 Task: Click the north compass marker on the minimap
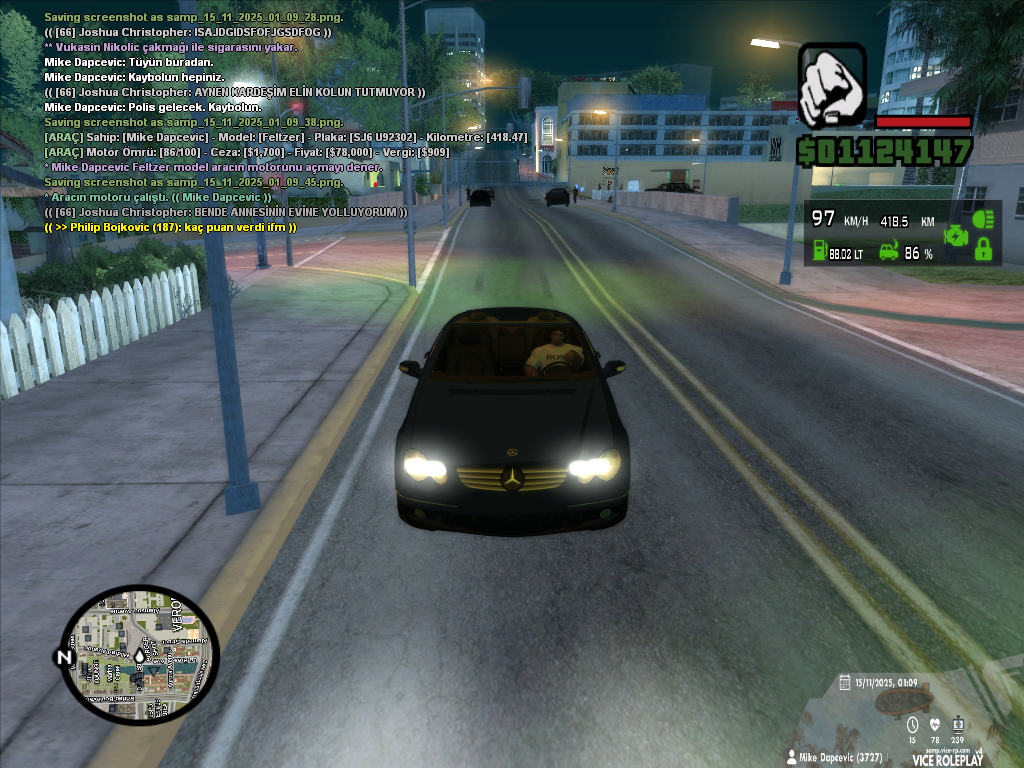point(64,657)
